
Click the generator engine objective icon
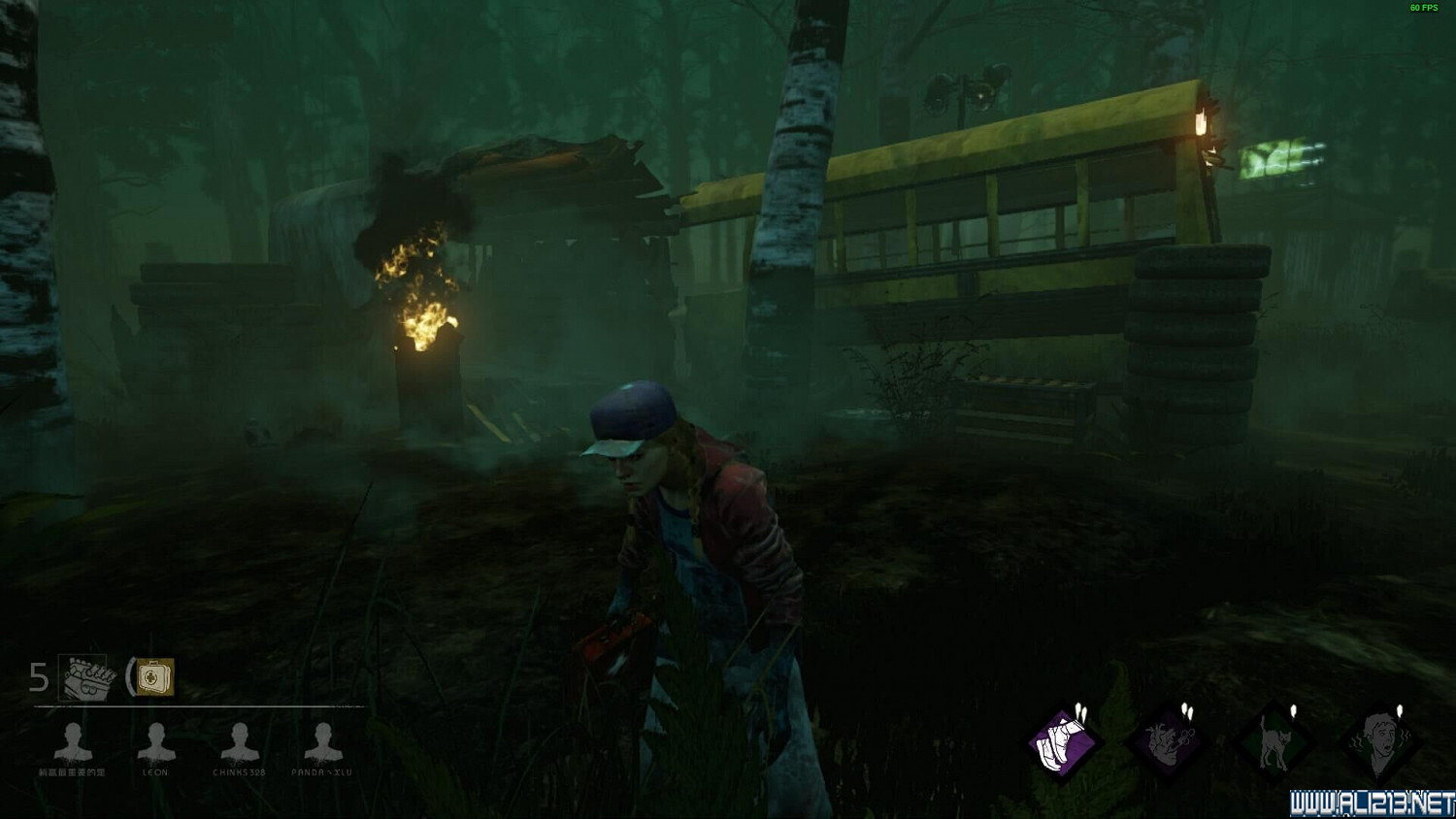[87, 677]
